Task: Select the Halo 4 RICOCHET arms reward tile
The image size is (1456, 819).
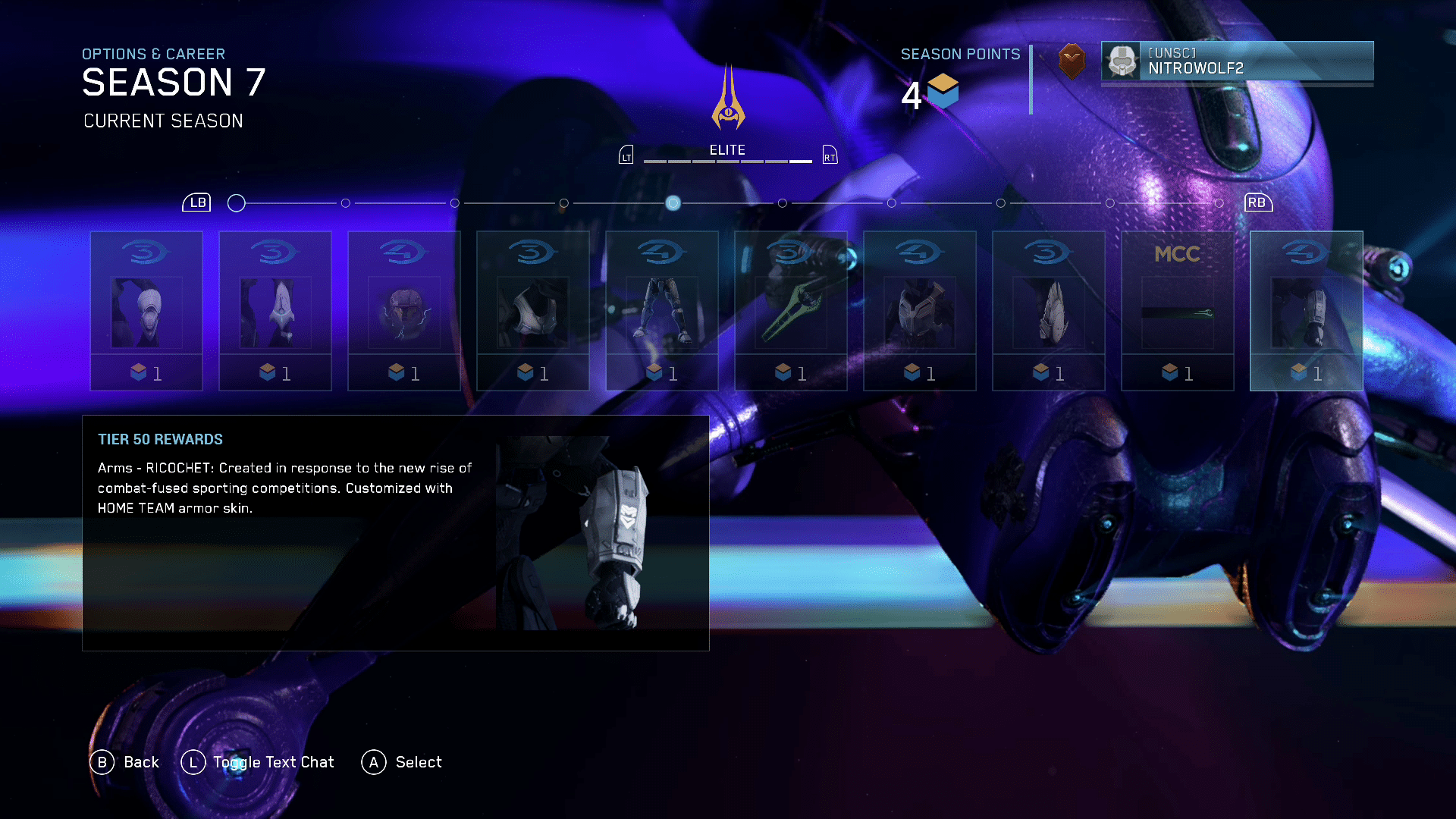Action: coord(1306,310)
